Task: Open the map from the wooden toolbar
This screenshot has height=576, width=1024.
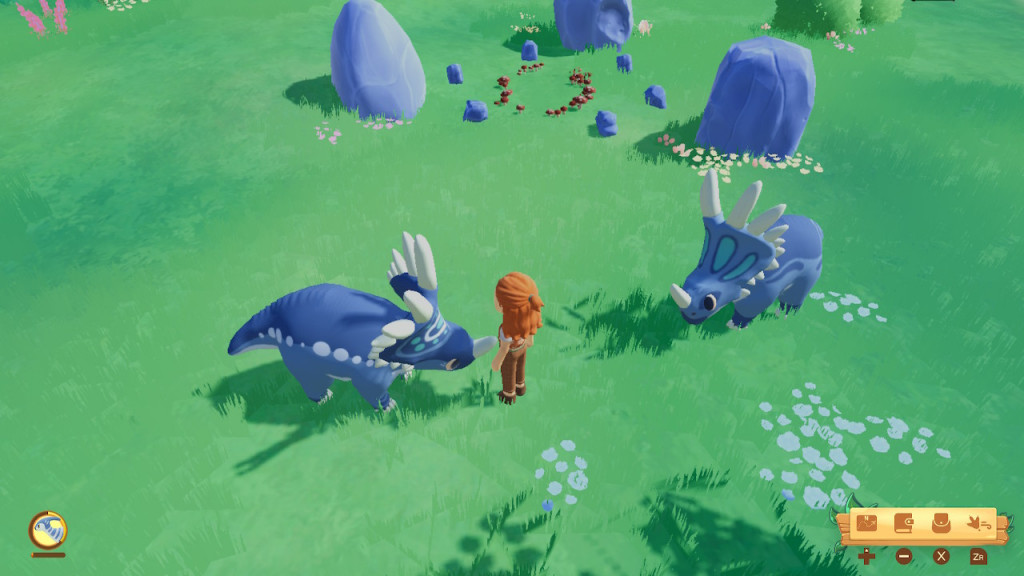Action: pos(867,523)
